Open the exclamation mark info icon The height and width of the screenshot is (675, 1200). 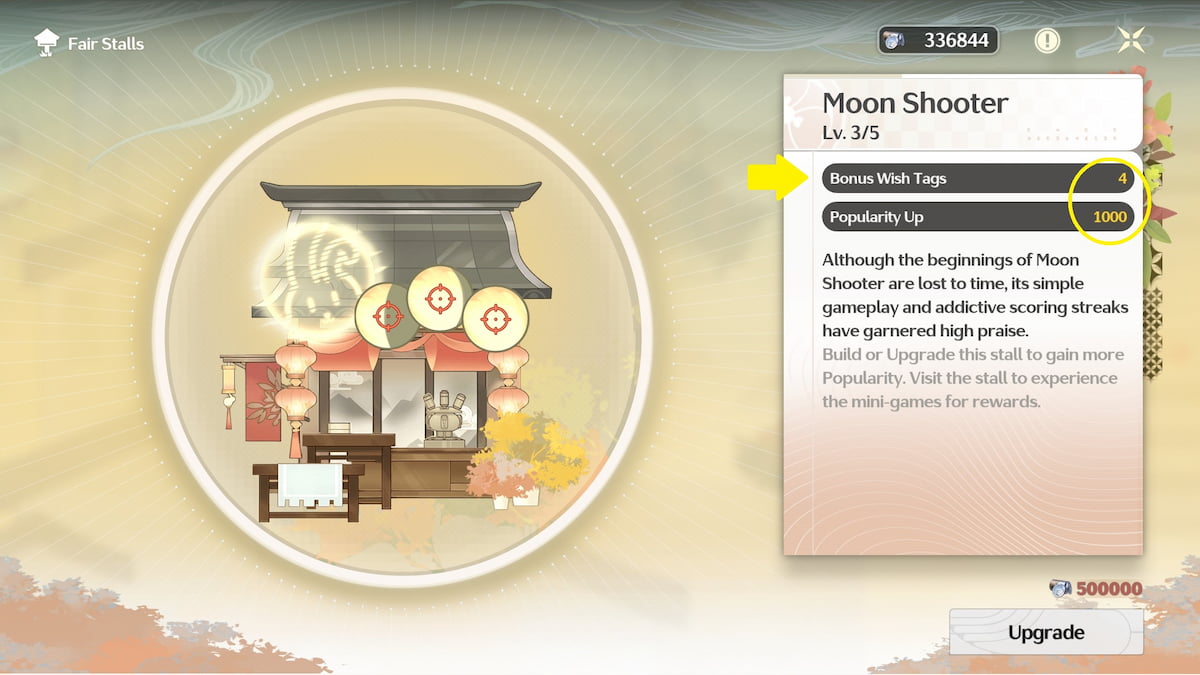(x=1047, y=40)
